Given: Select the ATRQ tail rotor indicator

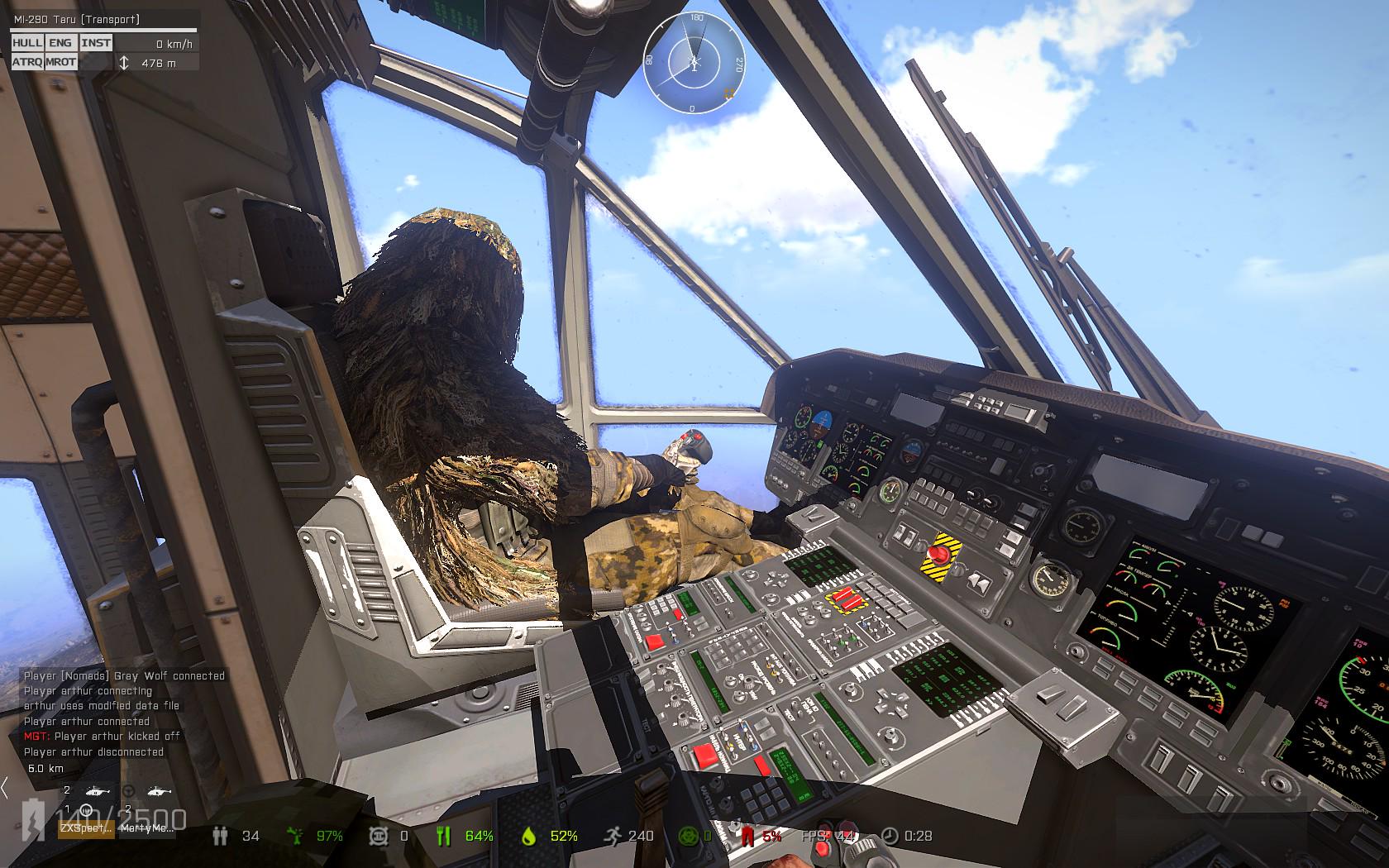Looking at the screenshot, I should [27, 62].
